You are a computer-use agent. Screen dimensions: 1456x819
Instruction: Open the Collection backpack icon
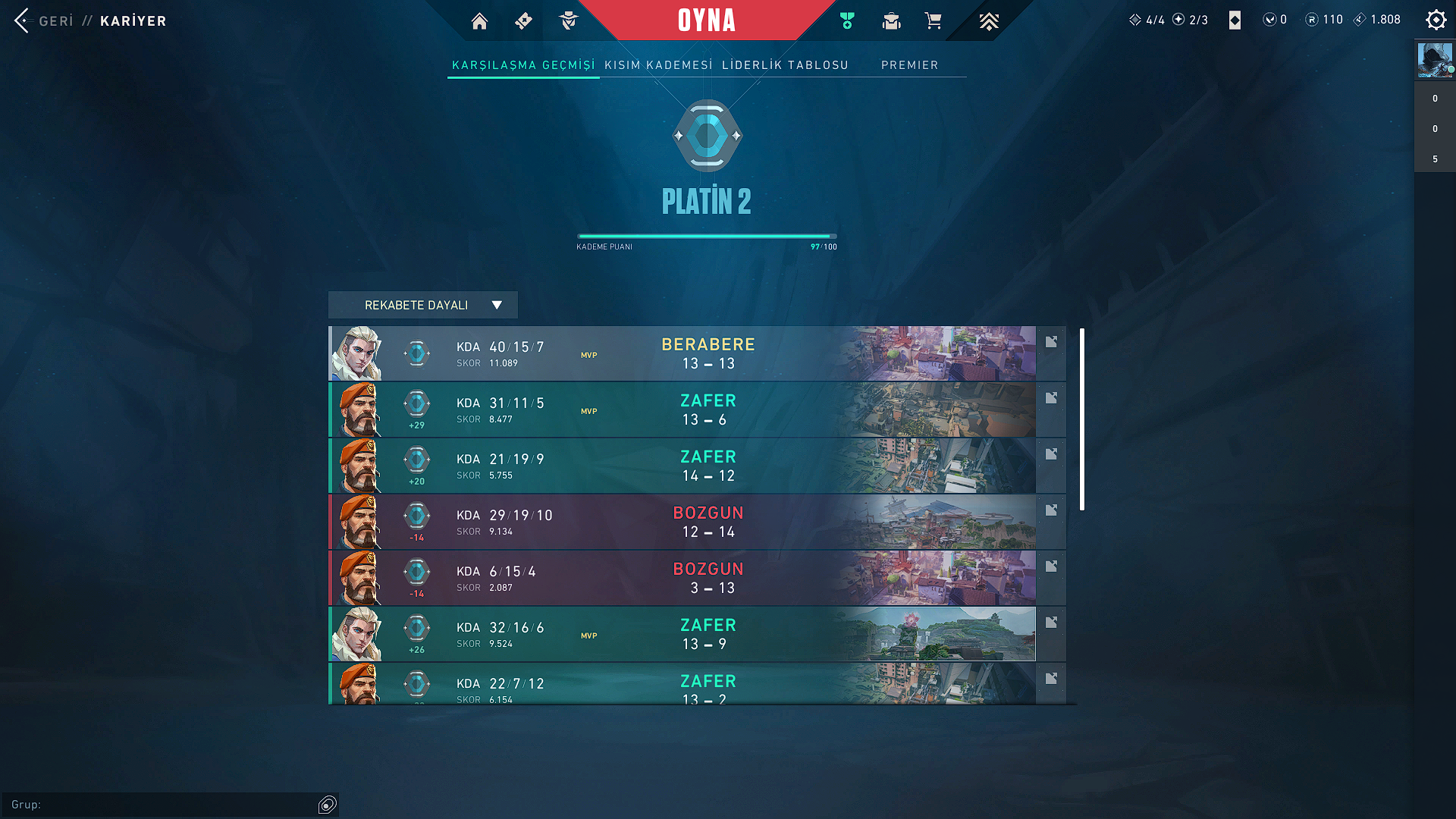pyautogui.click(x=891, y=20)
